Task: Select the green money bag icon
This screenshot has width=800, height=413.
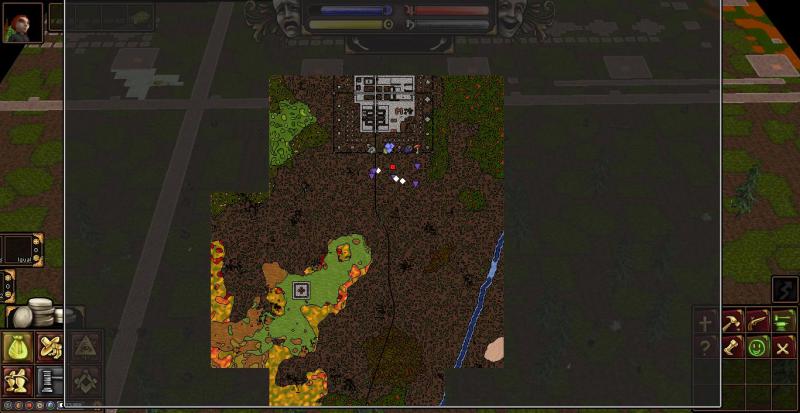Action: (17, 347)
